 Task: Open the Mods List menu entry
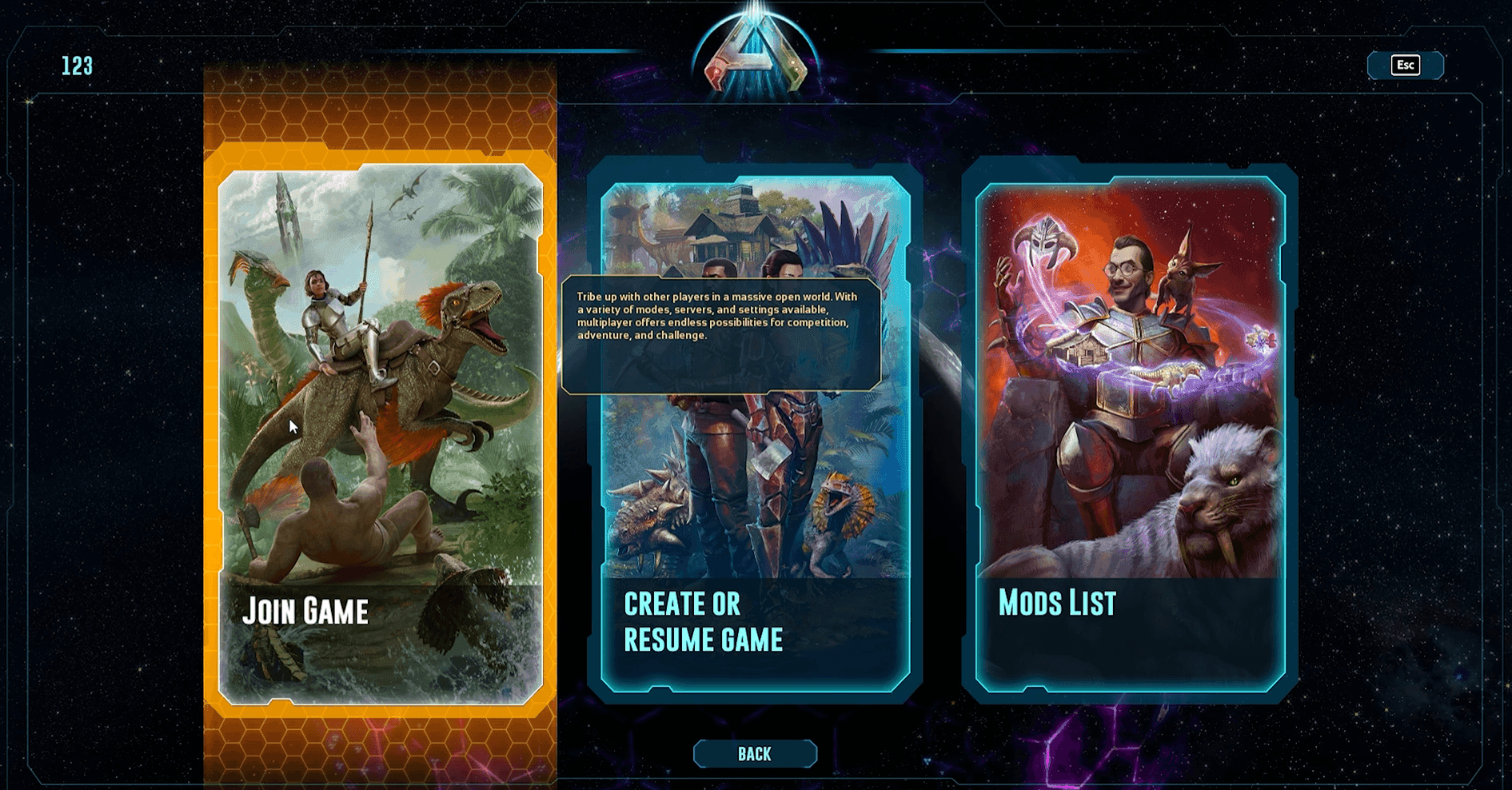pos(1057,605)
